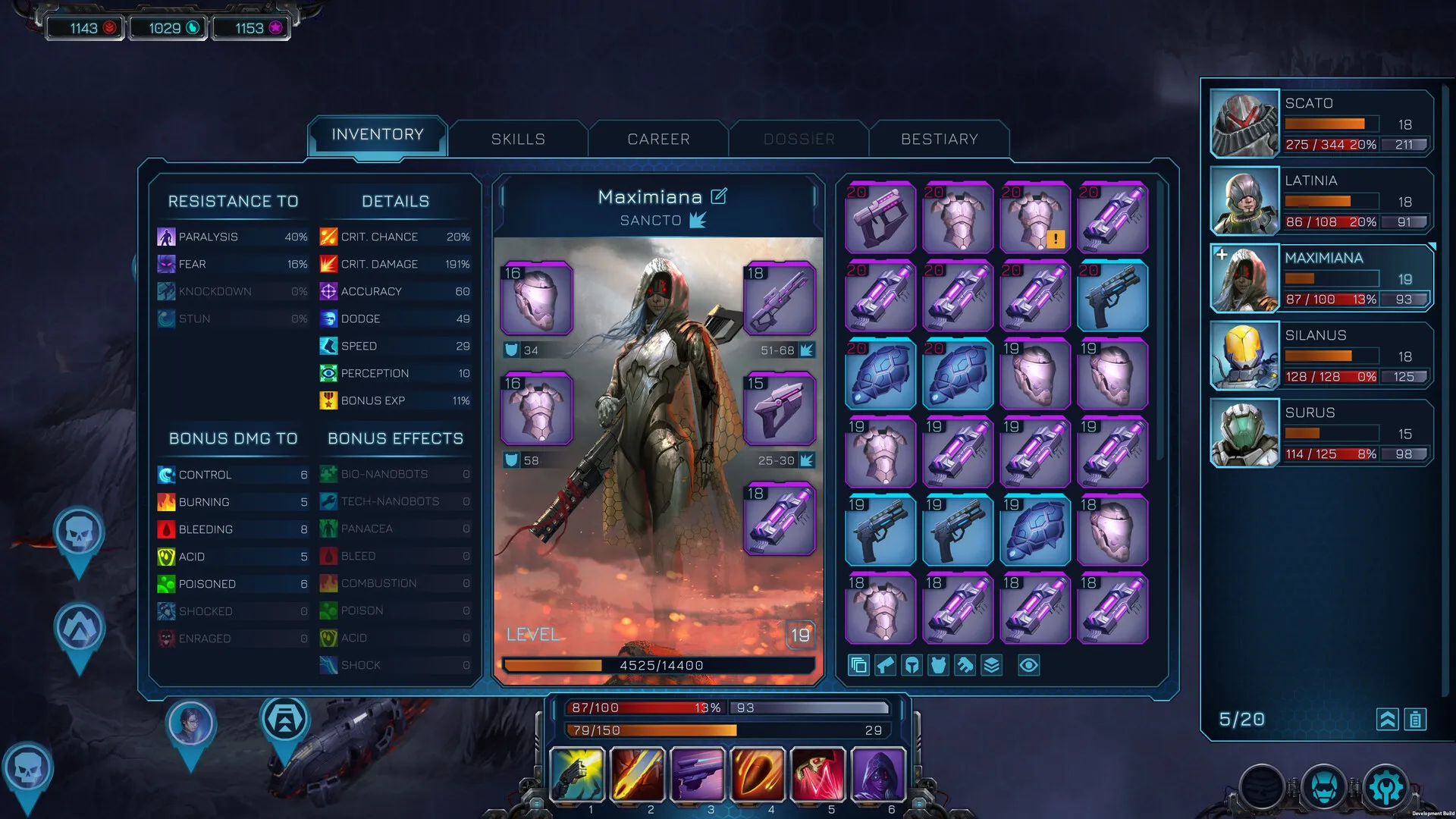Filter inventory by helmets
The height and width of the screenshot is (819, 1456).
[912, 666]
